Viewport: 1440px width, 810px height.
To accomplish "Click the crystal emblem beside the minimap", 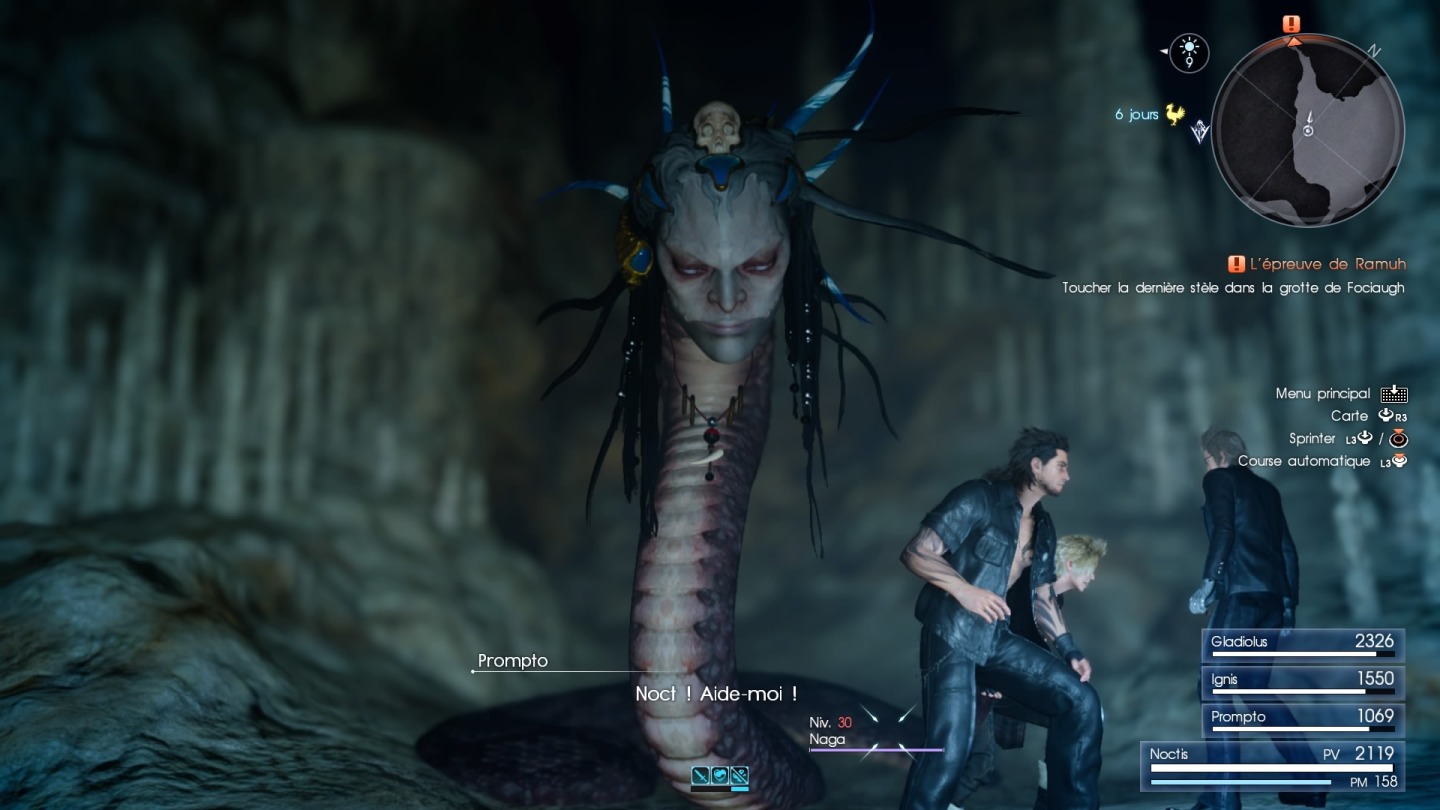I will coord(1201,132).
